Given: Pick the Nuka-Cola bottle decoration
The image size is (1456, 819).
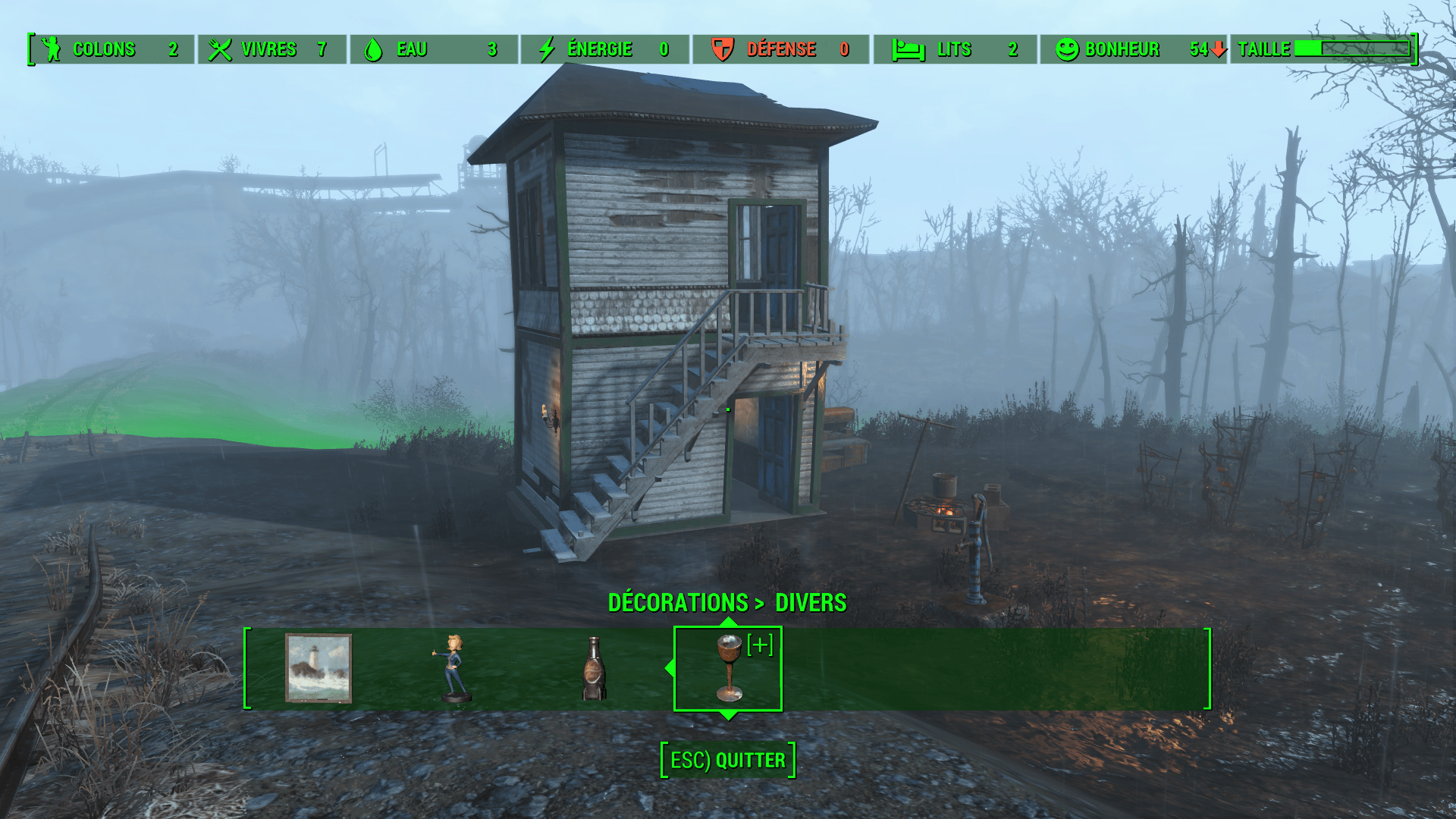Looking at the screenshot, I should [594, 668].
